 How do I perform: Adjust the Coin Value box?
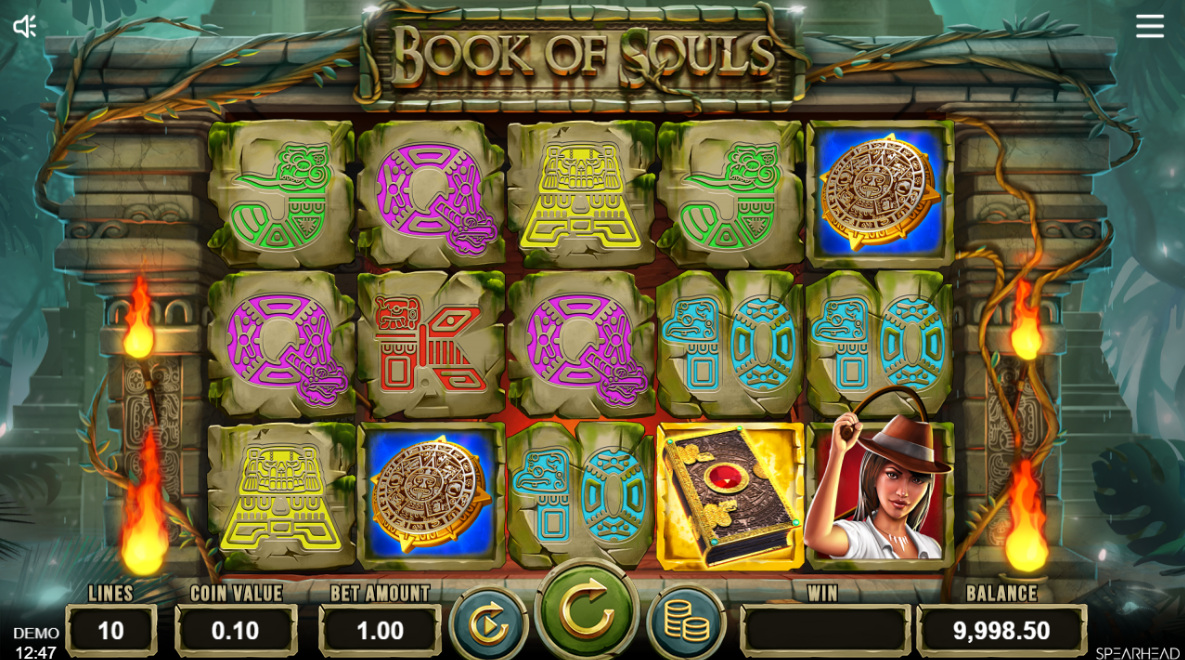[236, 631]
